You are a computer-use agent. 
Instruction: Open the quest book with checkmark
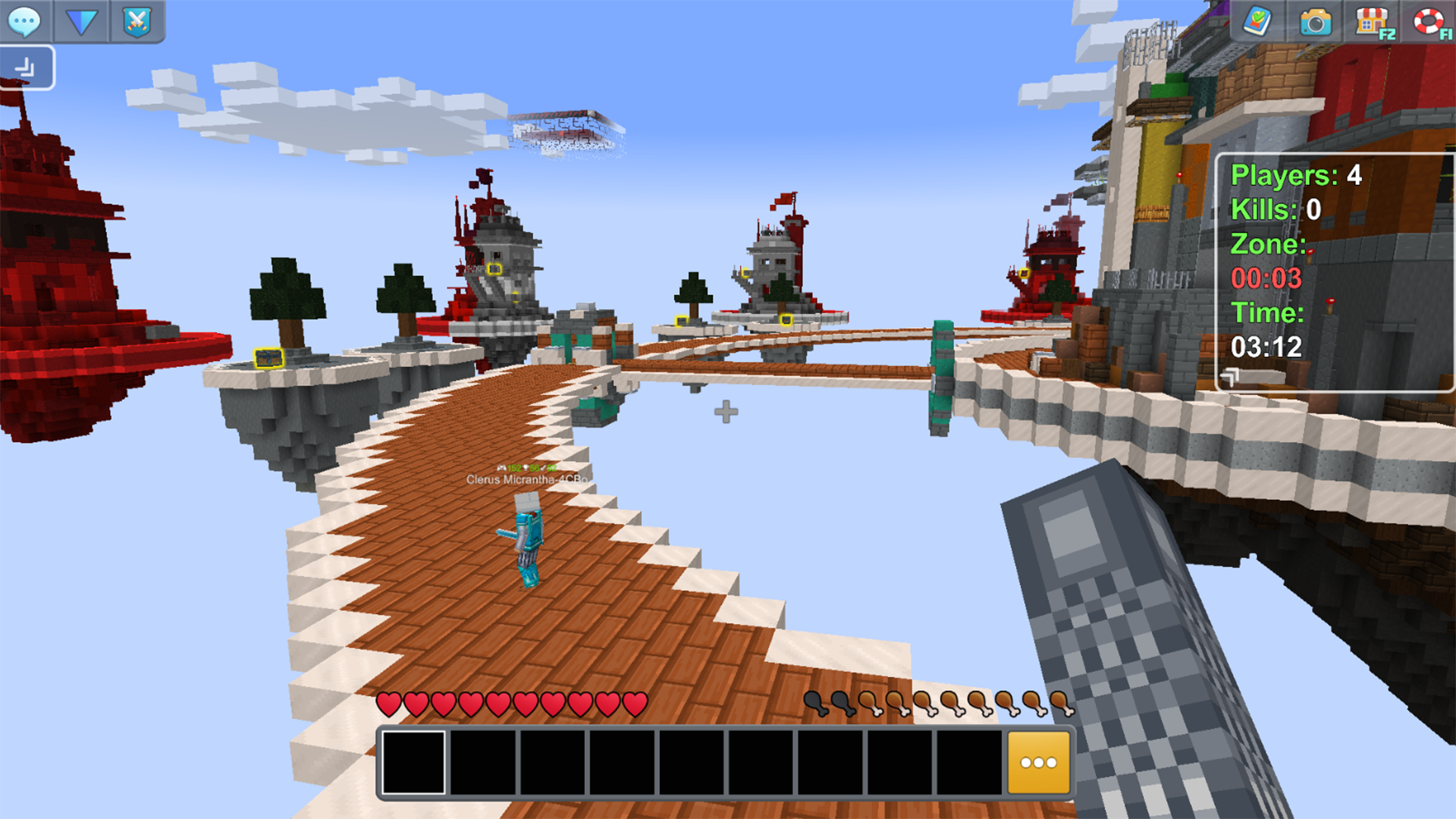1258,23
